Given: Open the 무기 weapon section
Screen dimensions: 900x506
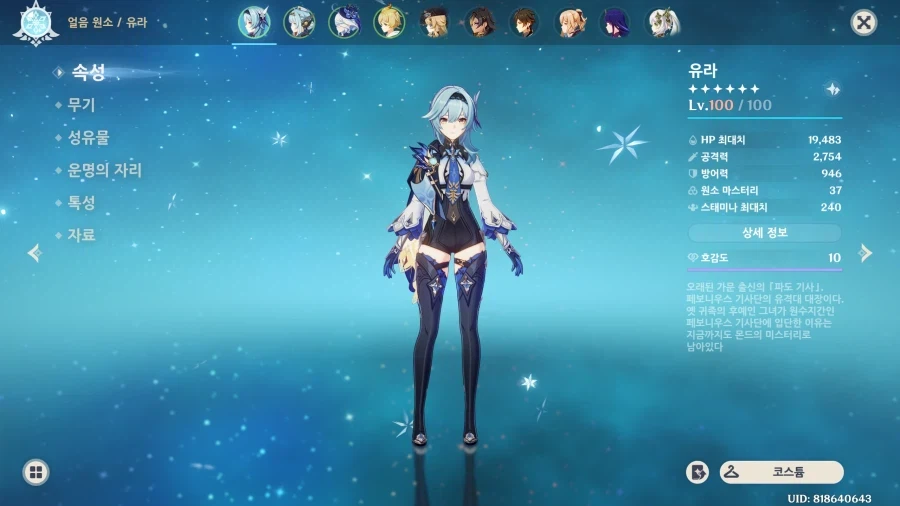Looking at the screenshot, I should (x=80, y=104).
